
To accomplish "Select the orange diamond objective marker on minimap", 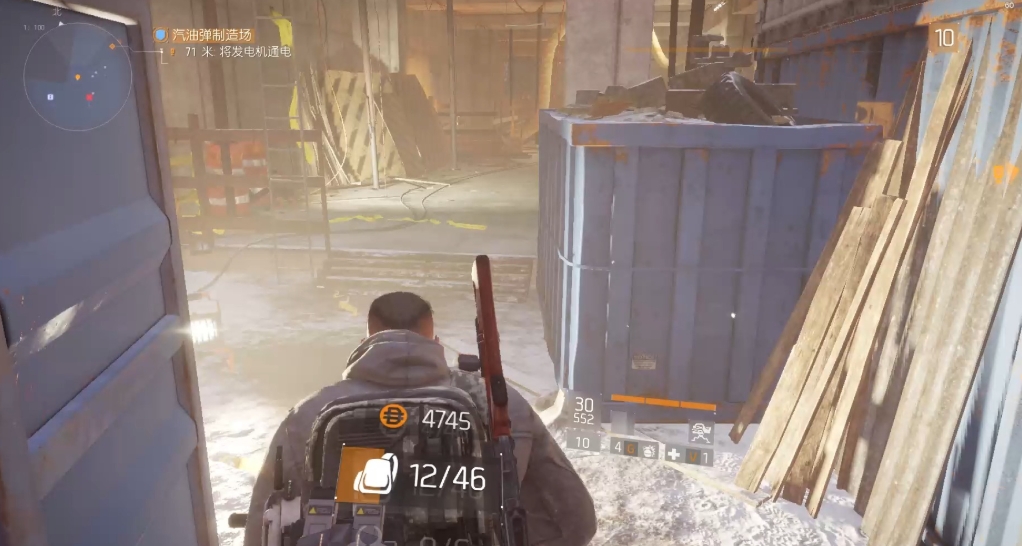I will click(113, 45).
